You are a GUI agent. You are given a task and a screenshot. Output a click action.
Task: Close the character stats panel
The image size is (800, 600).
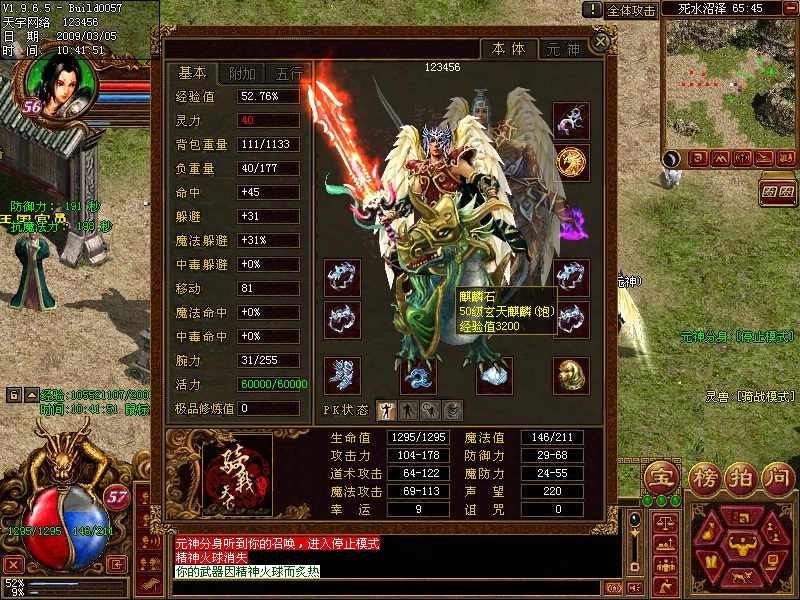599,42
